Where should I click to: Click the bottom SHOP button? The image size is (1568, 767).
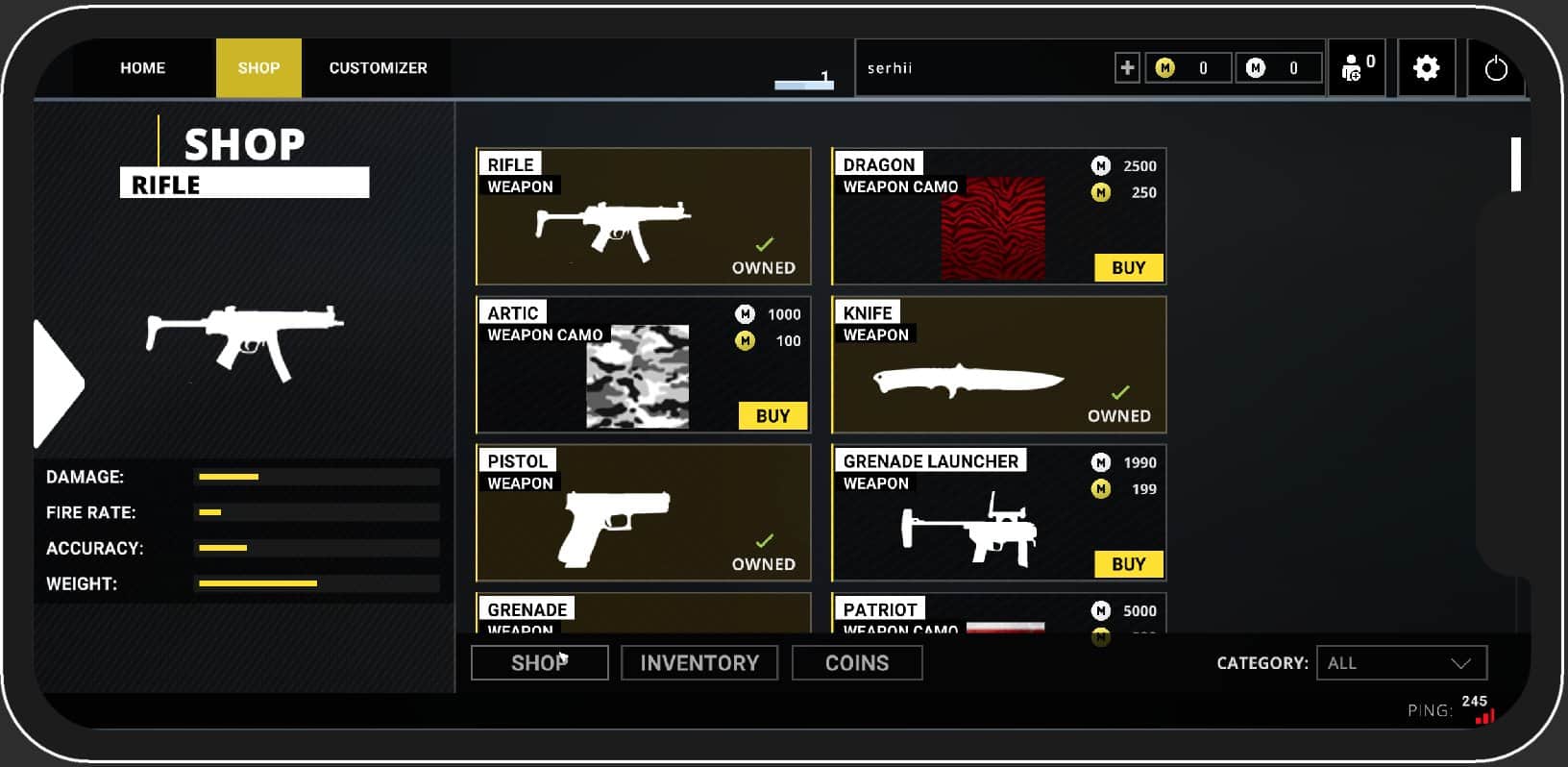click(x=539, y=663)
